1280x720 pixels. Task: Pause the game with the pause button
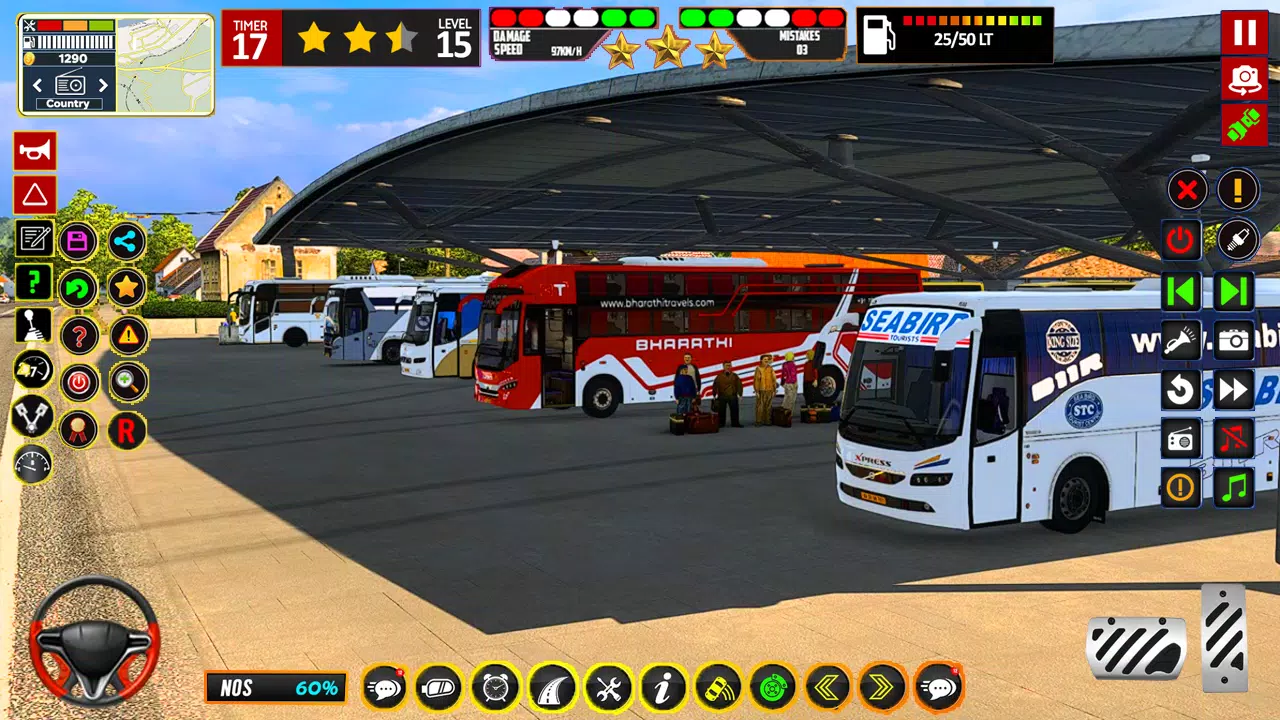pos(1244,32)
